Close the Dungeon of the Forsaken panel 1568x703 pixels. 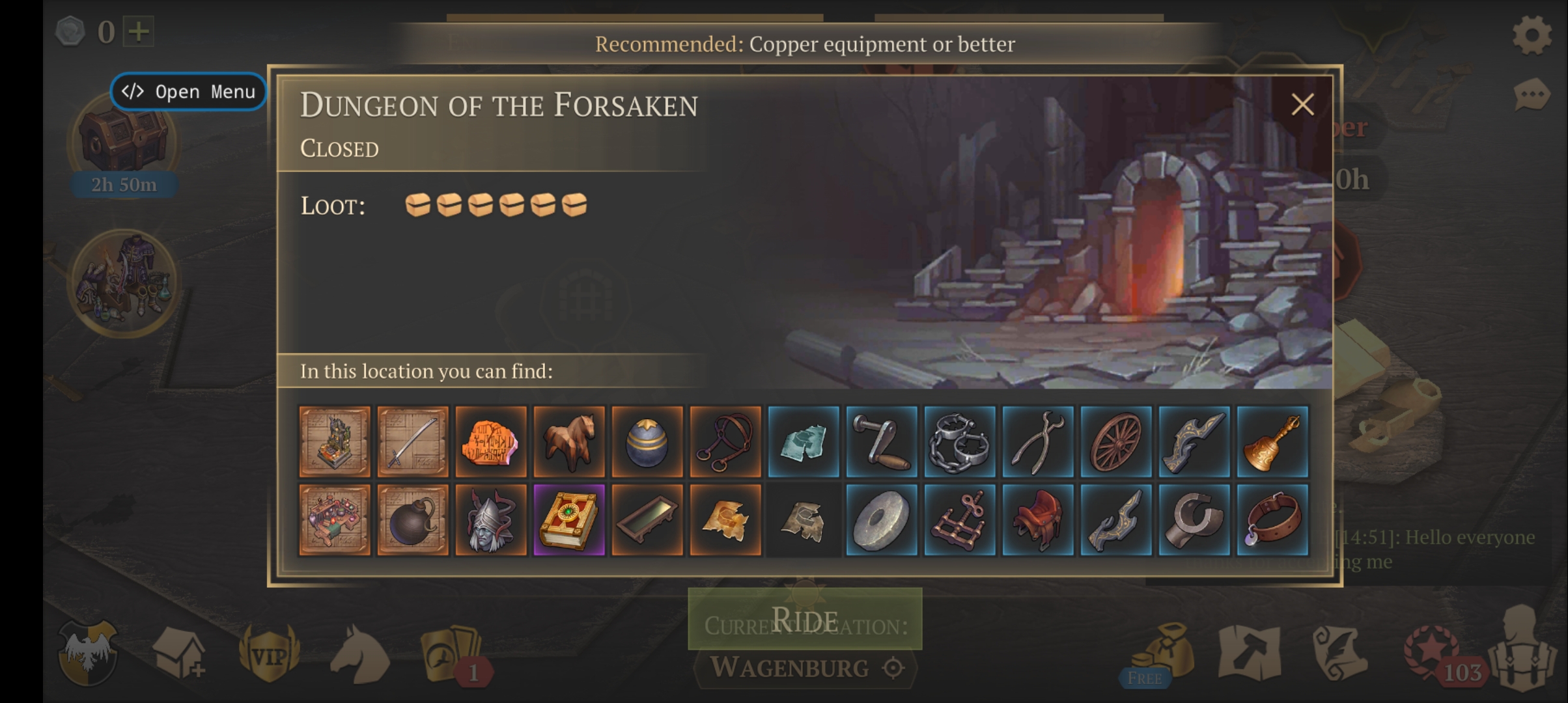[1302, 104]
